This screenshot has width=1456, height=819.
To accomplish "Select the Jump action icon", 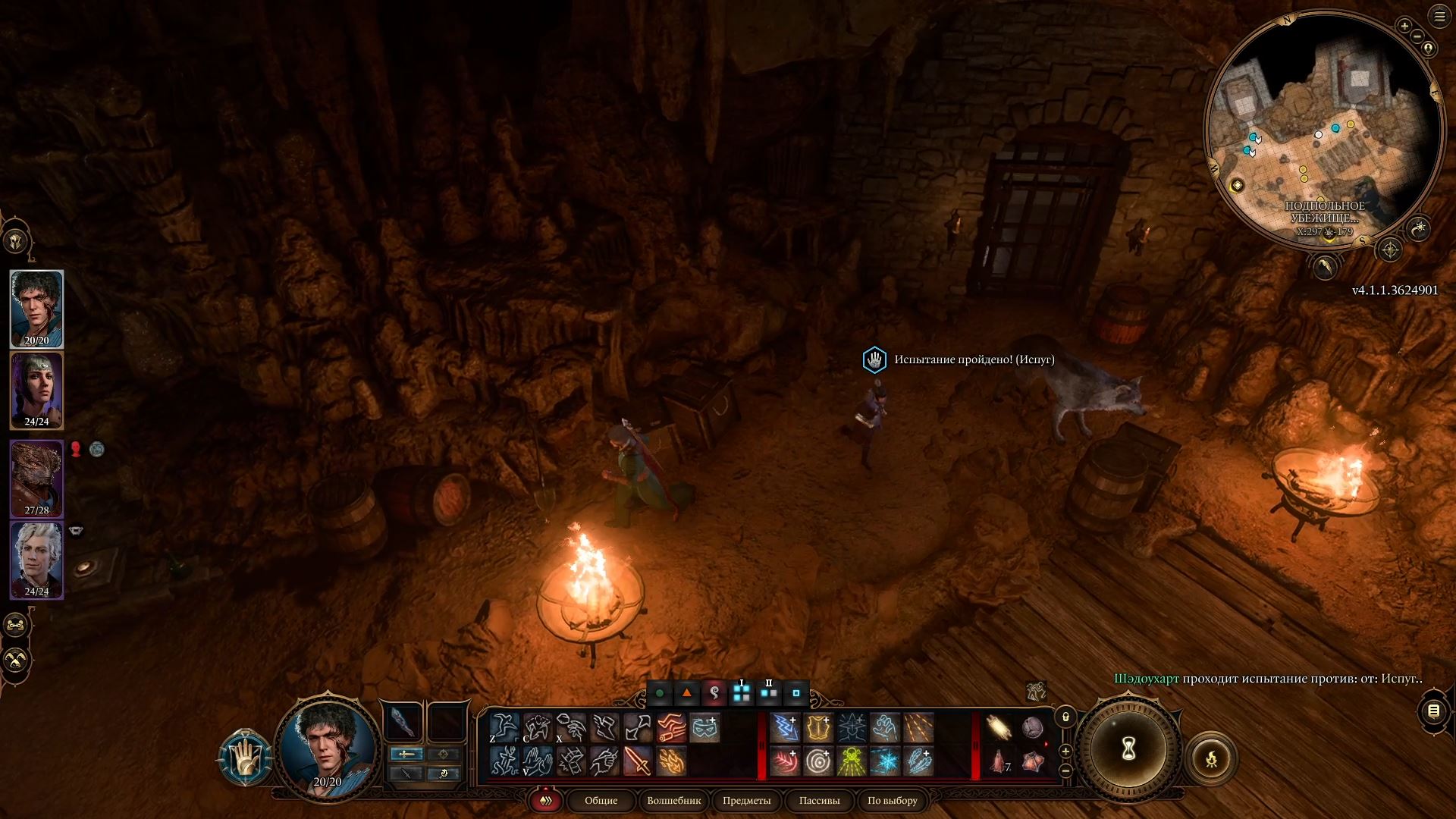I will coord(504,726).
